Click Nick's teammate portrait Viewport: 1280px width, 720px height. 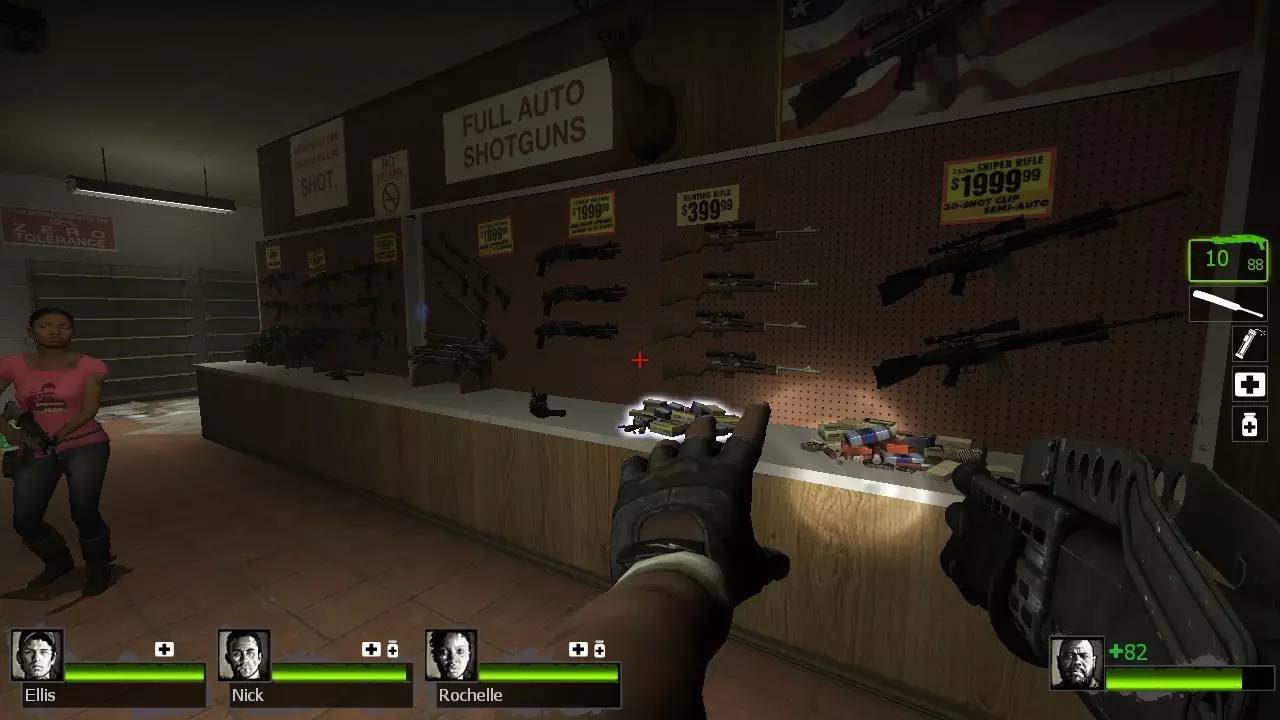(244, 655)
